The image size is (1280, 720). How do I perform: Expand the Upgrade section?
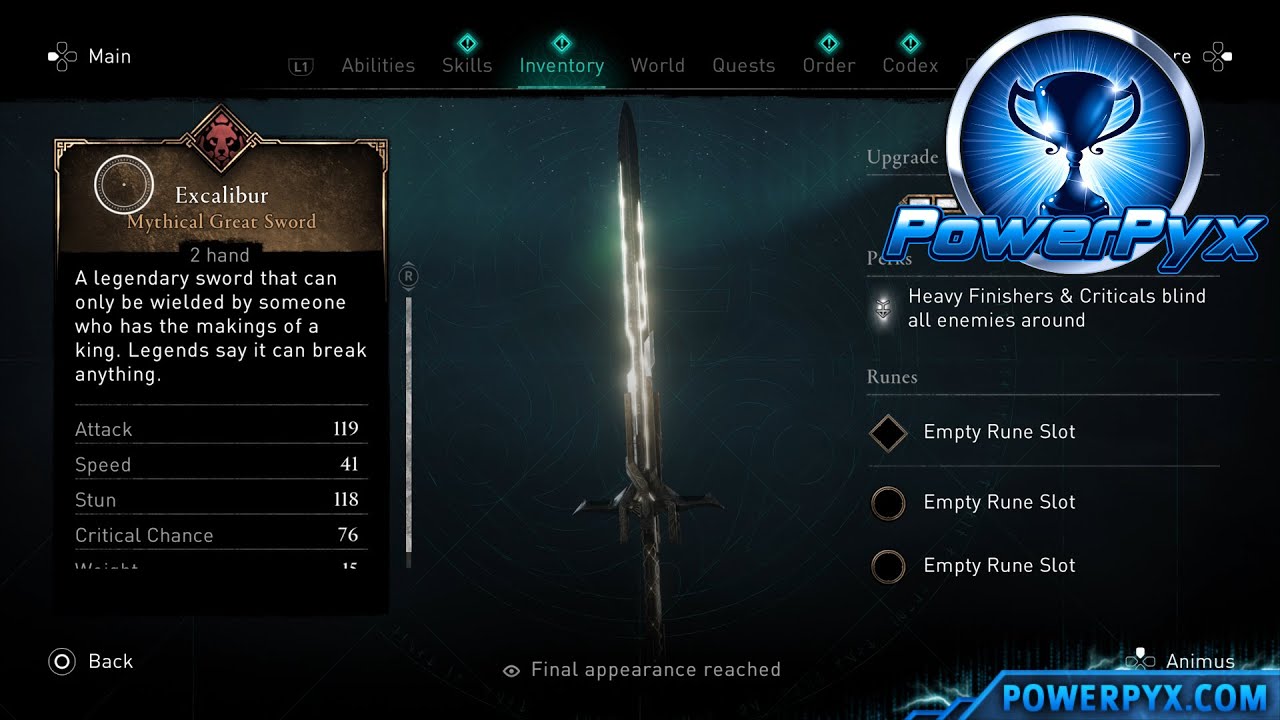click(903, 157)
